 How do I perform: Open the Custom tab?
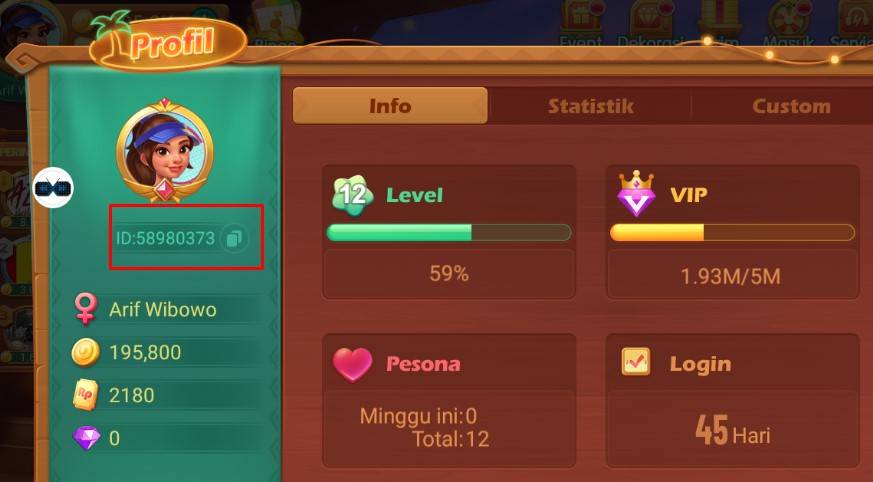[x=790, y=106]
